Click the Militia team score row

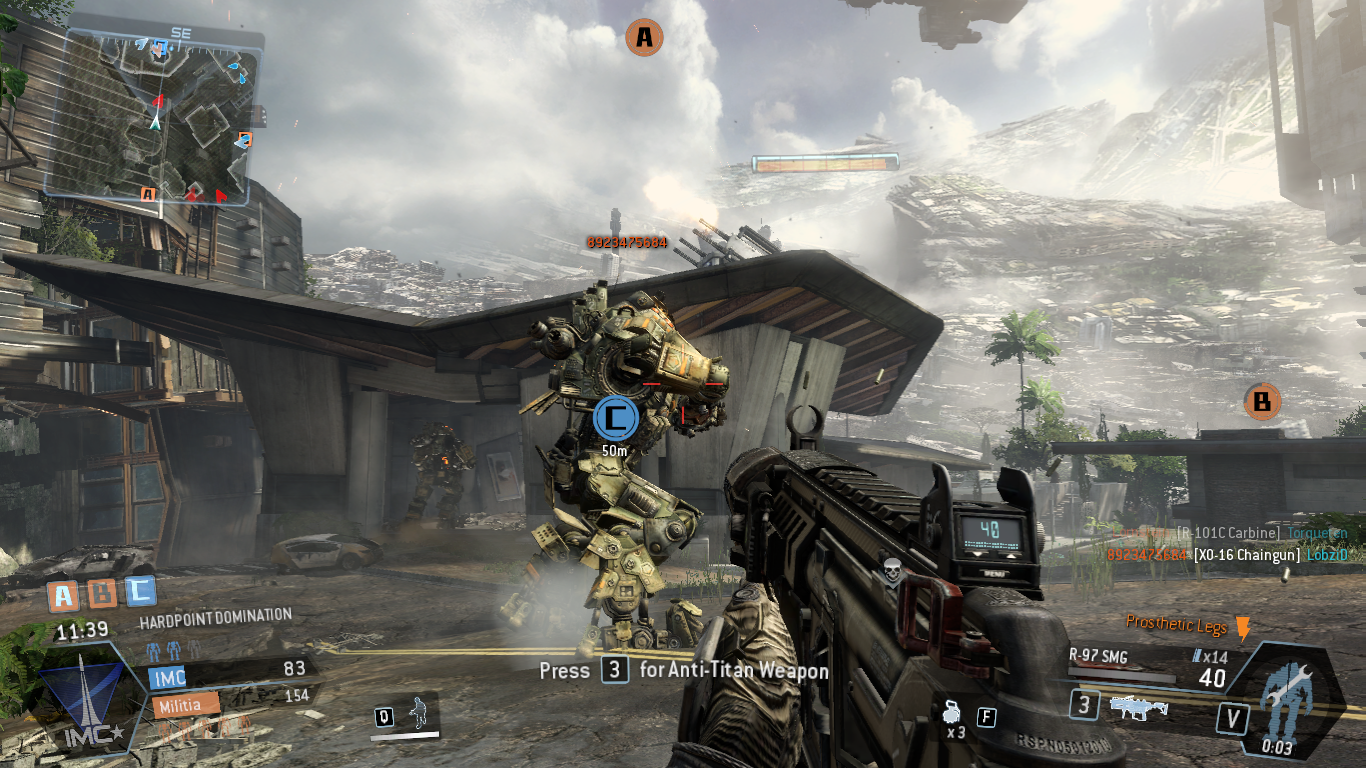230,702
